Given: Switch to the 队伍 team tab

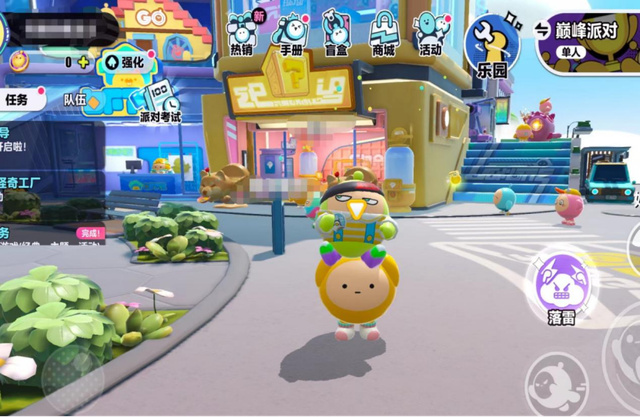Looking at the screenshot, I should click(75, 99).
